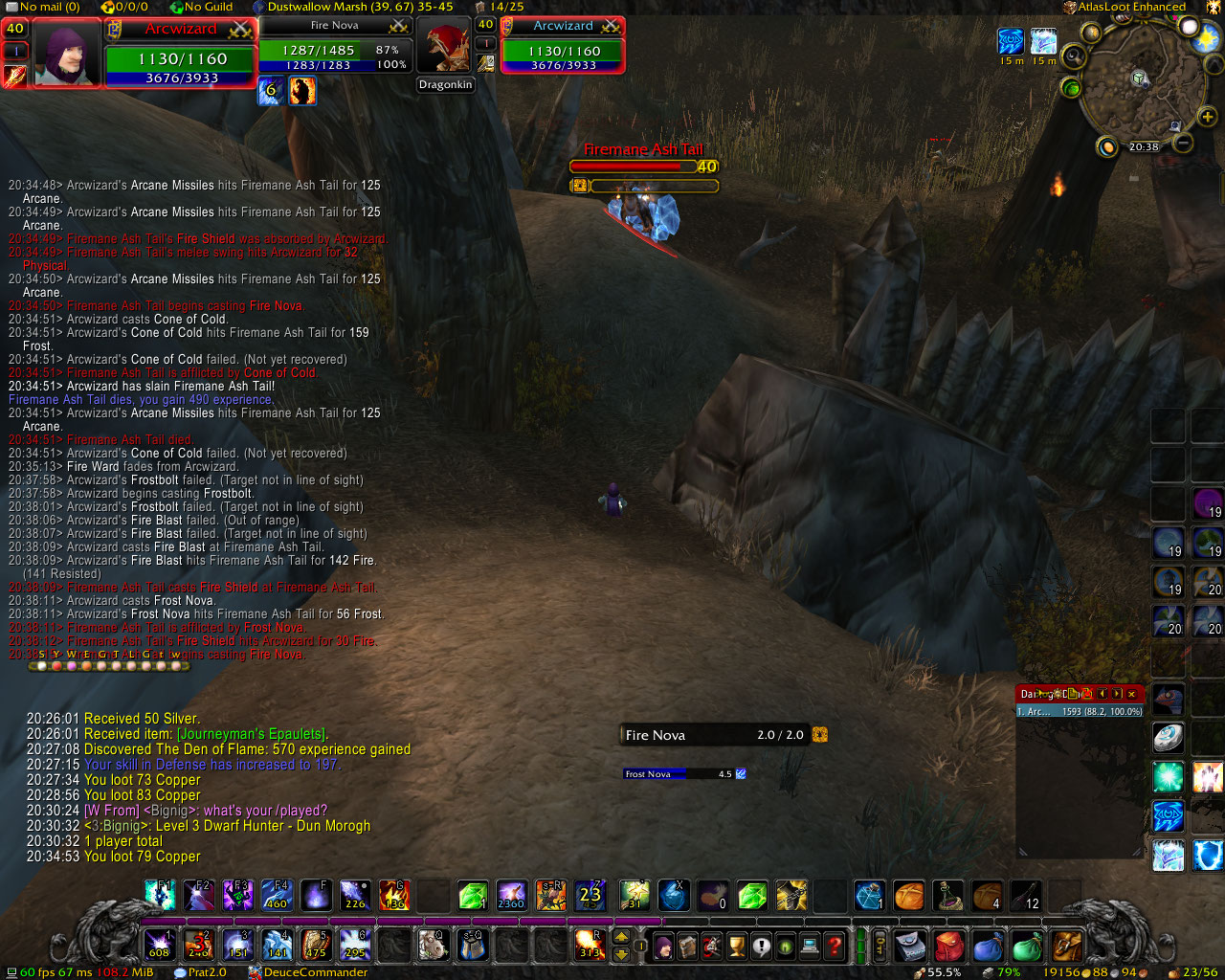Dismiss the buff under Firemane Ash Tail's health bar
This screenshot has height=980, width=1225.
579,186
